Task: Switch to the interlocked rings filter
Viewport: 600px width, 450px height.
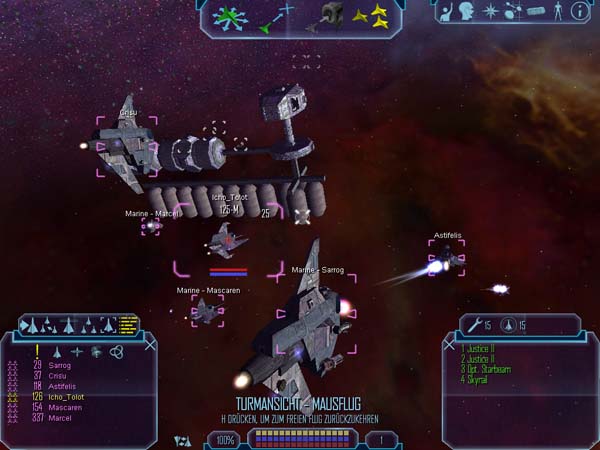Action: [116, 351]
